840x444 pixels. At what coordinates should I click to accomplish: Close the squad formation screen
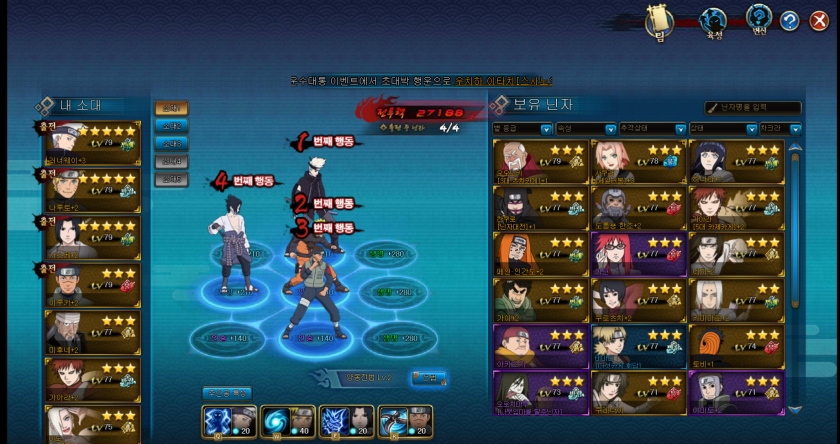[x=818, y=20]
